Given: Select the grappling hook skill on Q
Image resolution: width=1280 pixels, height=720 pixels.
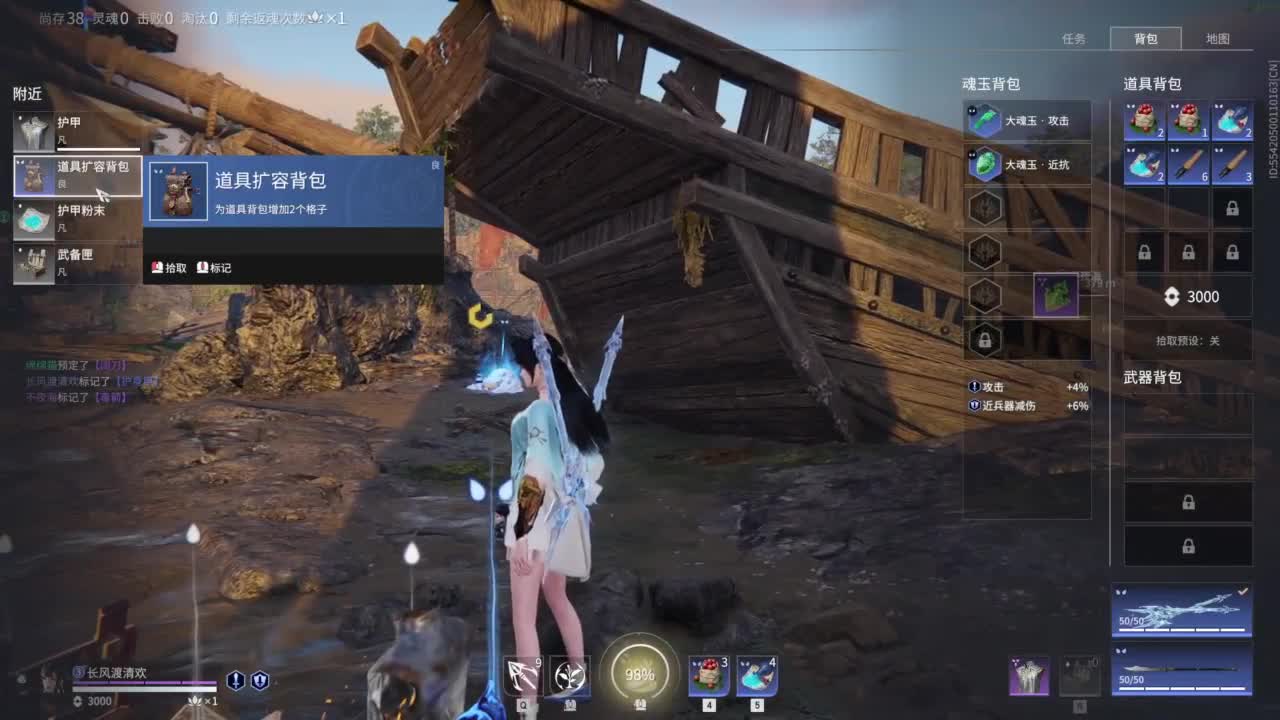Looking at the screenshot, I should click(x=524, y=675).
